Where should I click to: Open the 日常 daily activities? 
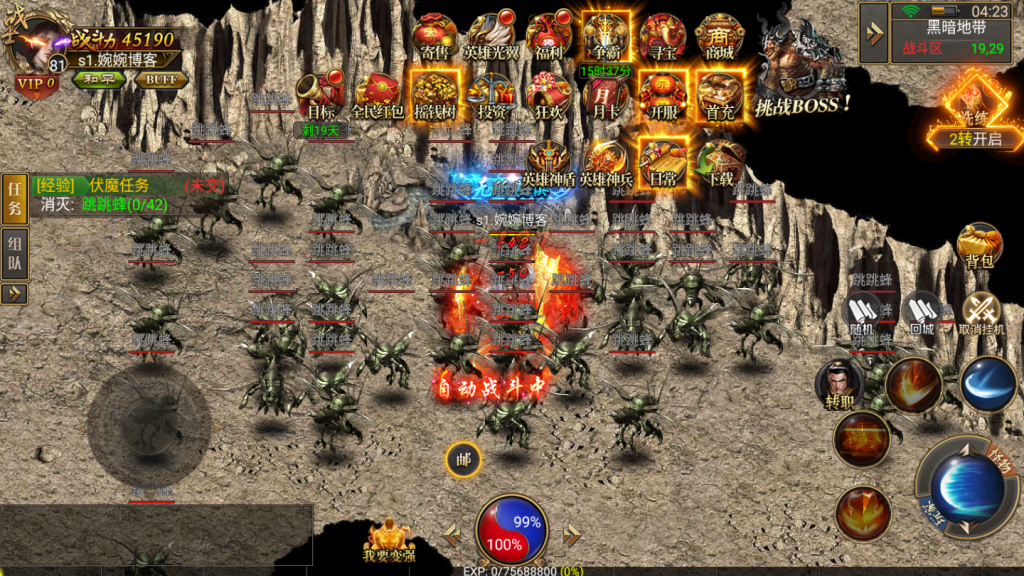tap(662, 160)
